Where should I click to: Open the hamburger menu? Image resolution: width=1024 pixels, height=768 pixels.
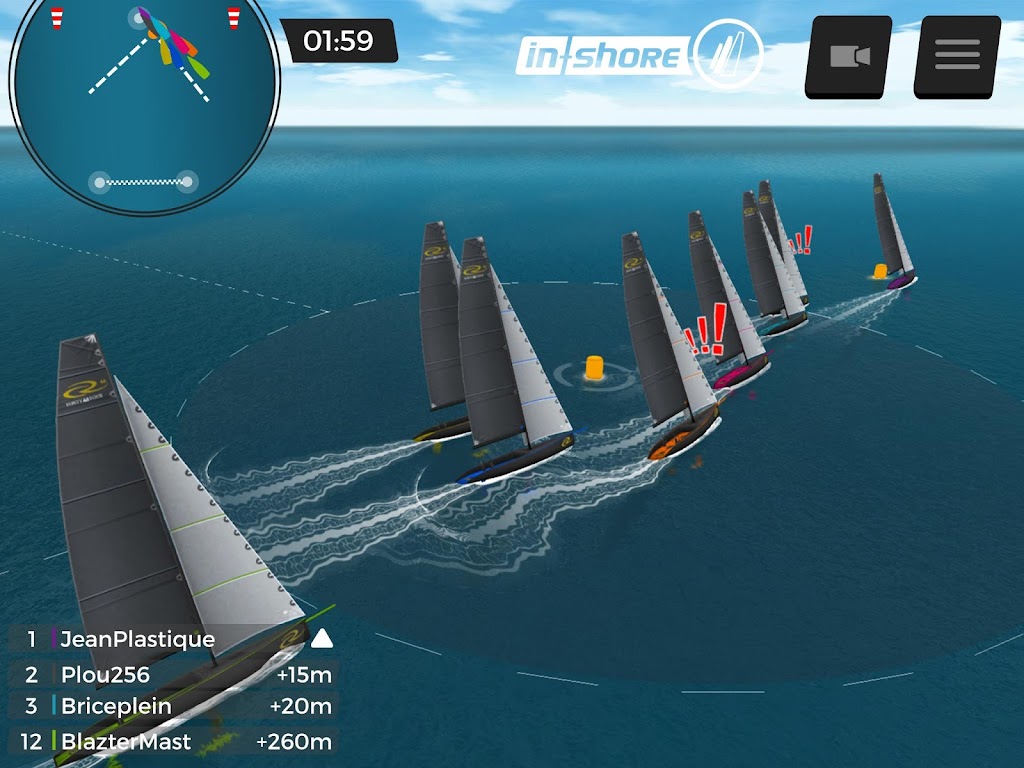(x=957, y=56)
